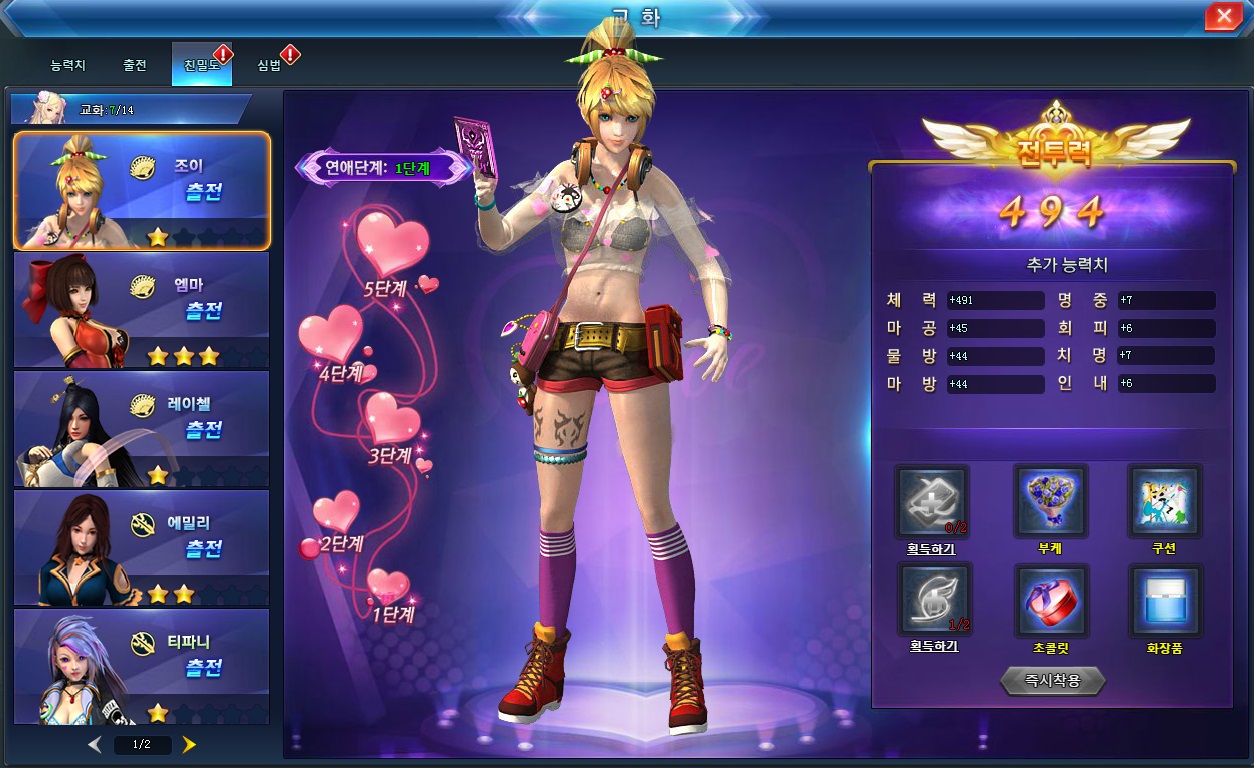
Task: Choose the 쿠션 cushion gift
Action: (1164, 502)
